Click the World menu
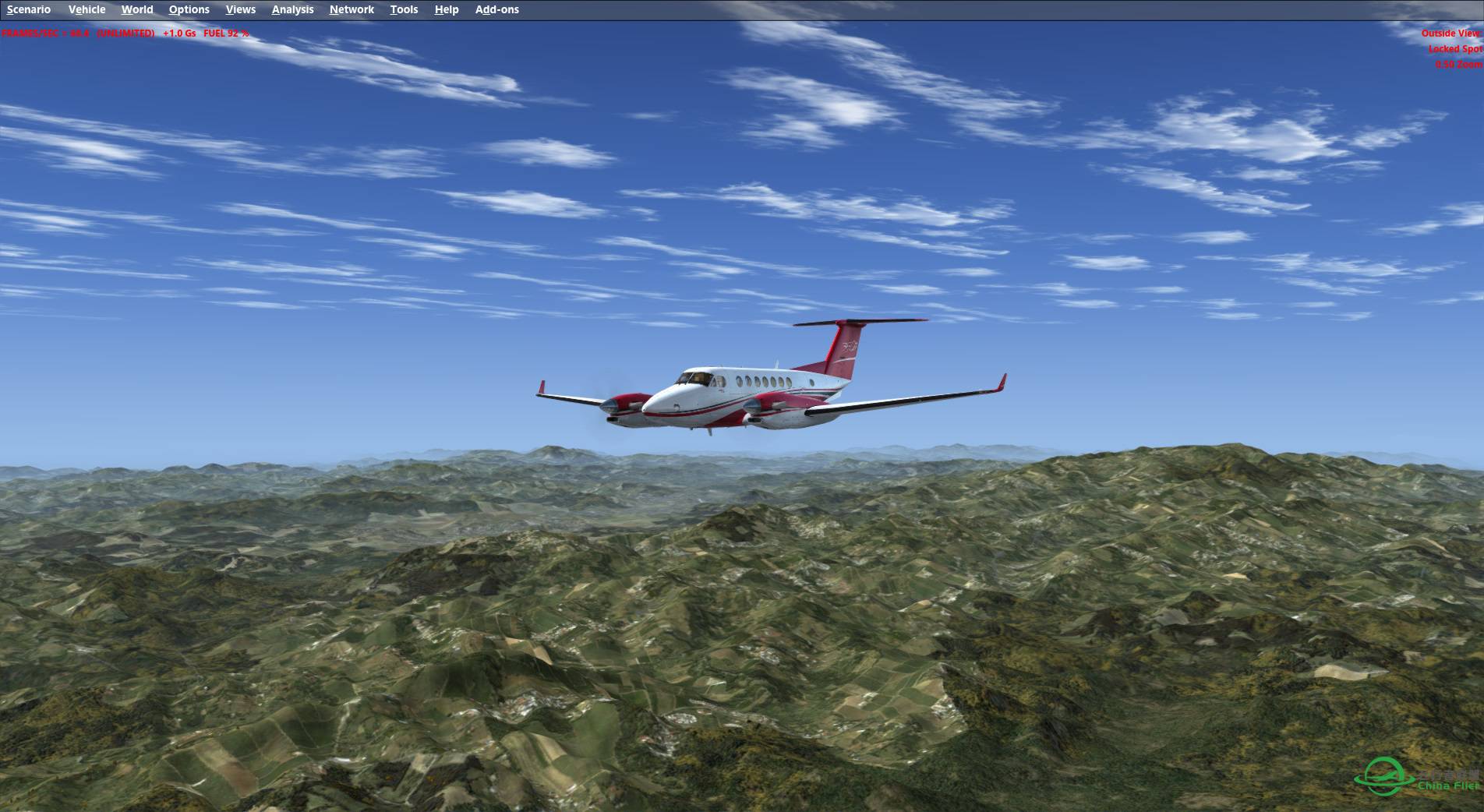 137,9
